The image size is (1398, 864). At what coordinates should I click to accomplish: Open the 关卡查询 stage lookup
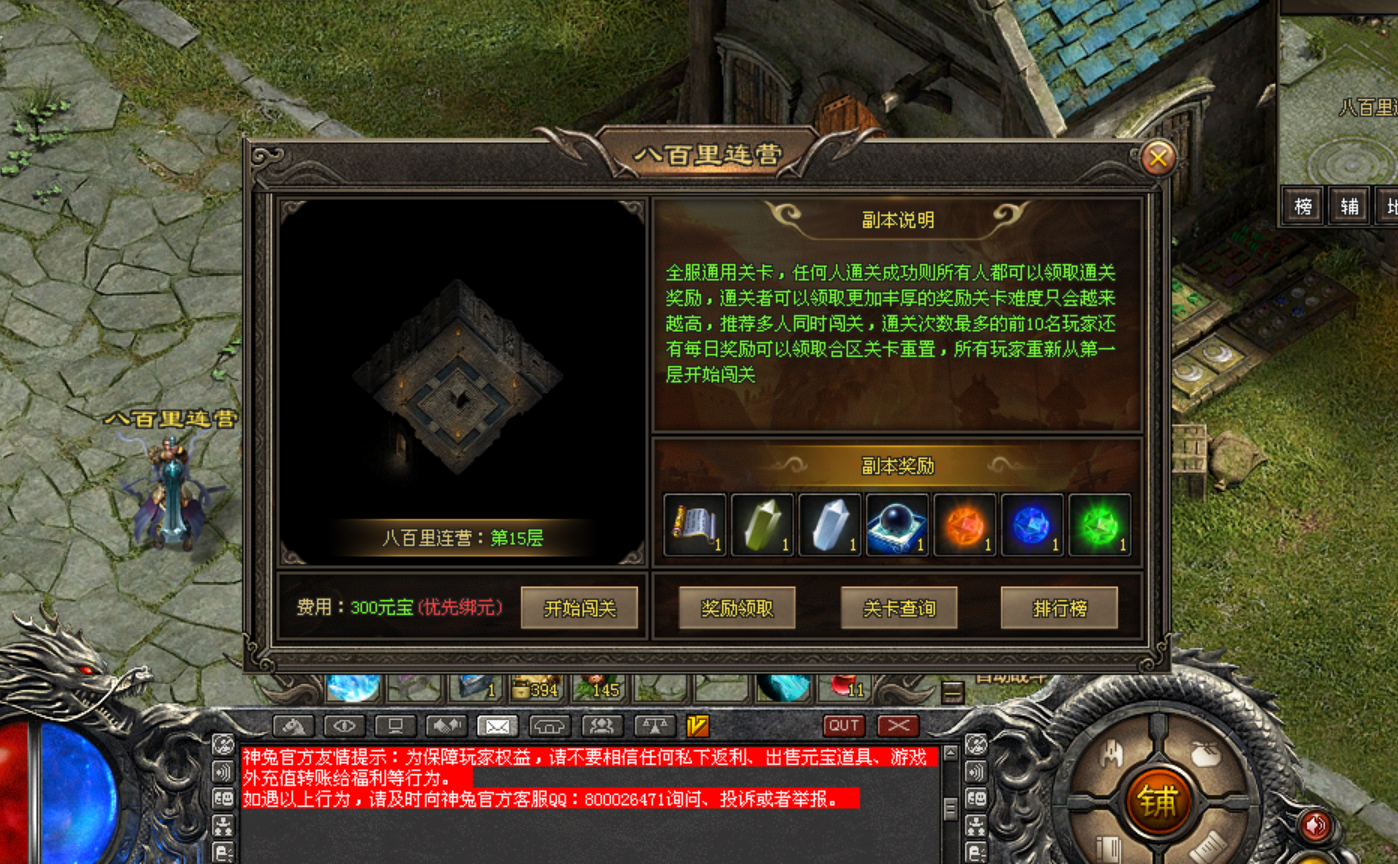point(899,608)
